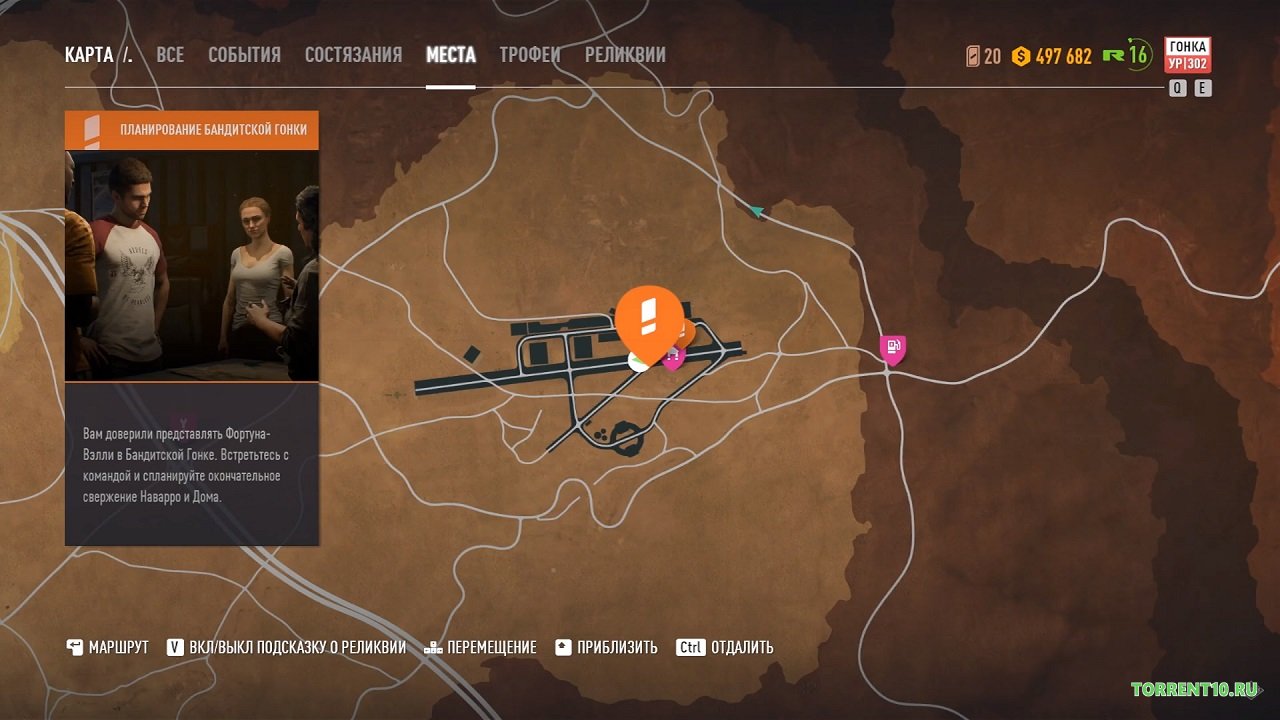Viewport: 1280px width, 720px height.
Task: Click the ГОНКА level 302 car class badge
Action: click(1187, 55)
